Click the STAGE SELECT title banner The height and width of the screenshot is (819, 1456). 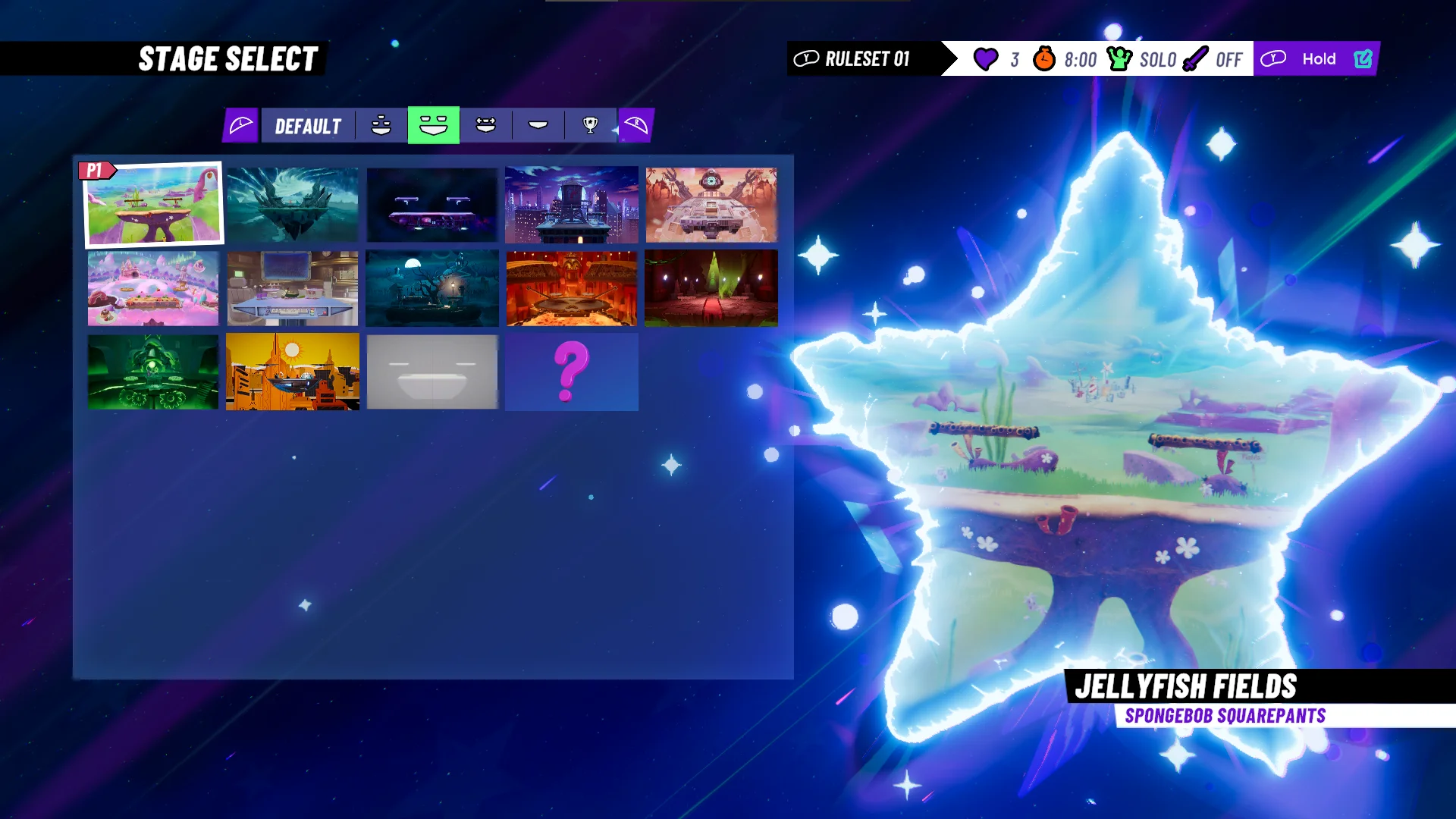coord(229,58)
